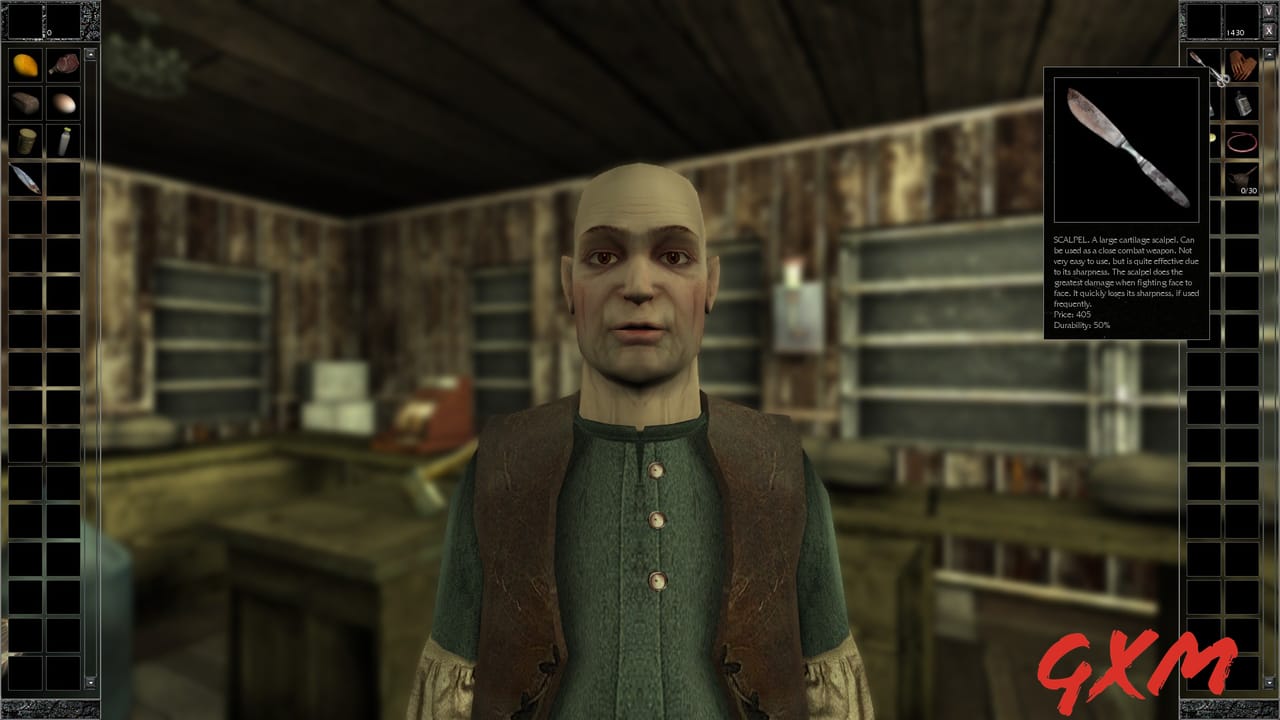Confirm the trade with the V button

pyautogui.click(x=1269, y=12)
